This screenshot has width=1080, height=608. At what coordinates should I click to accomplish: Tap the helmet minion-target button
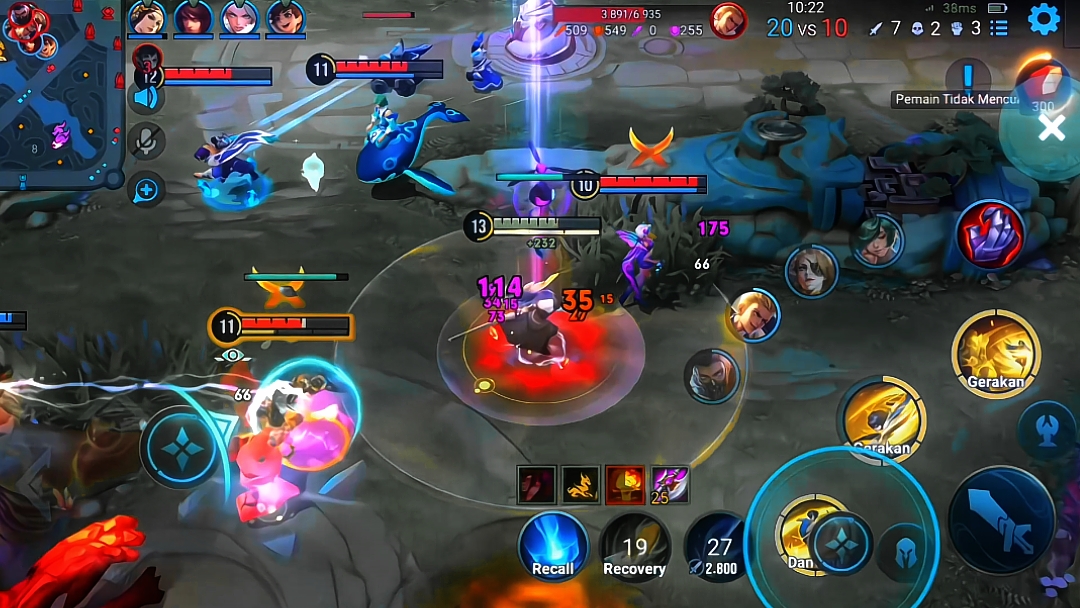[901, 552]
